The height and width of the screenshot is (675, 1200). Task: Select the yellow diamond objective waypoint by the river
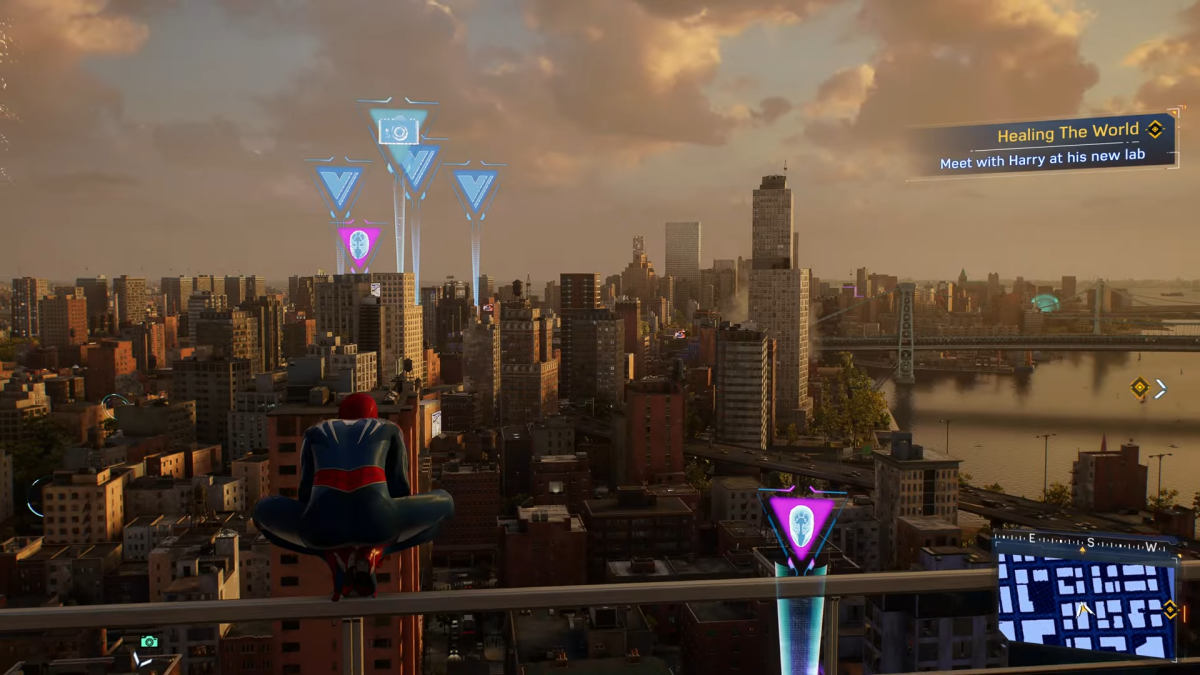point(1139,388)
